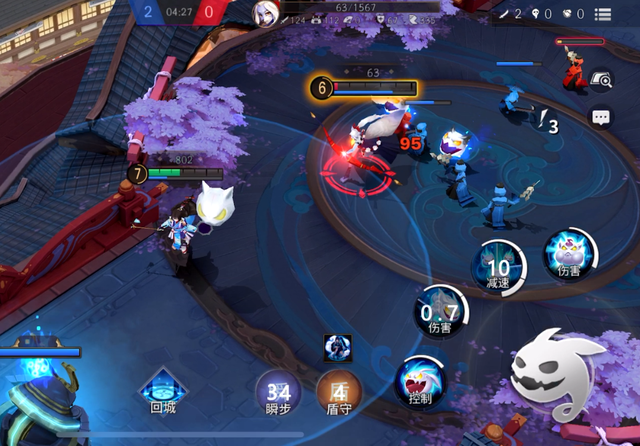
Task: Select the 减速 slow skill
Action: (497, 265)
